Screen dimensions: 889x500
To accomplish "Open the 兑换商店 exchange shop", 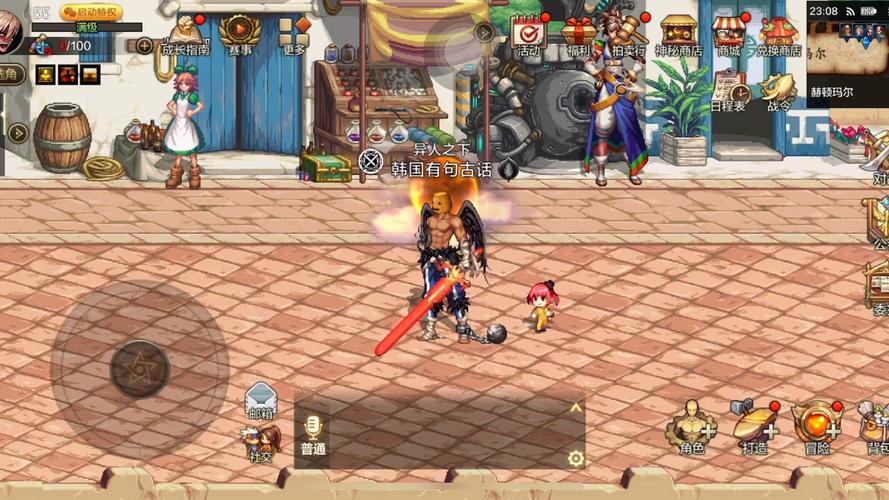I will (778, 35).
